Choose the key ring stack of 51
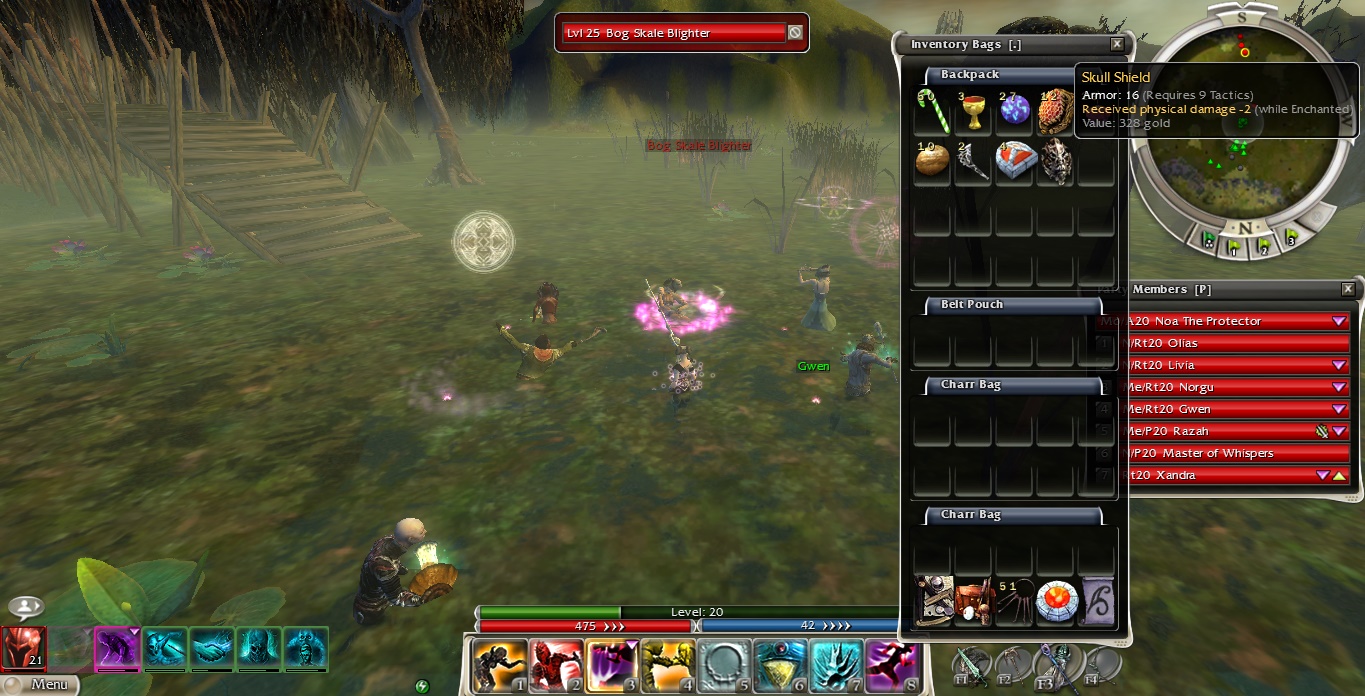 [x=1013, y=602]
